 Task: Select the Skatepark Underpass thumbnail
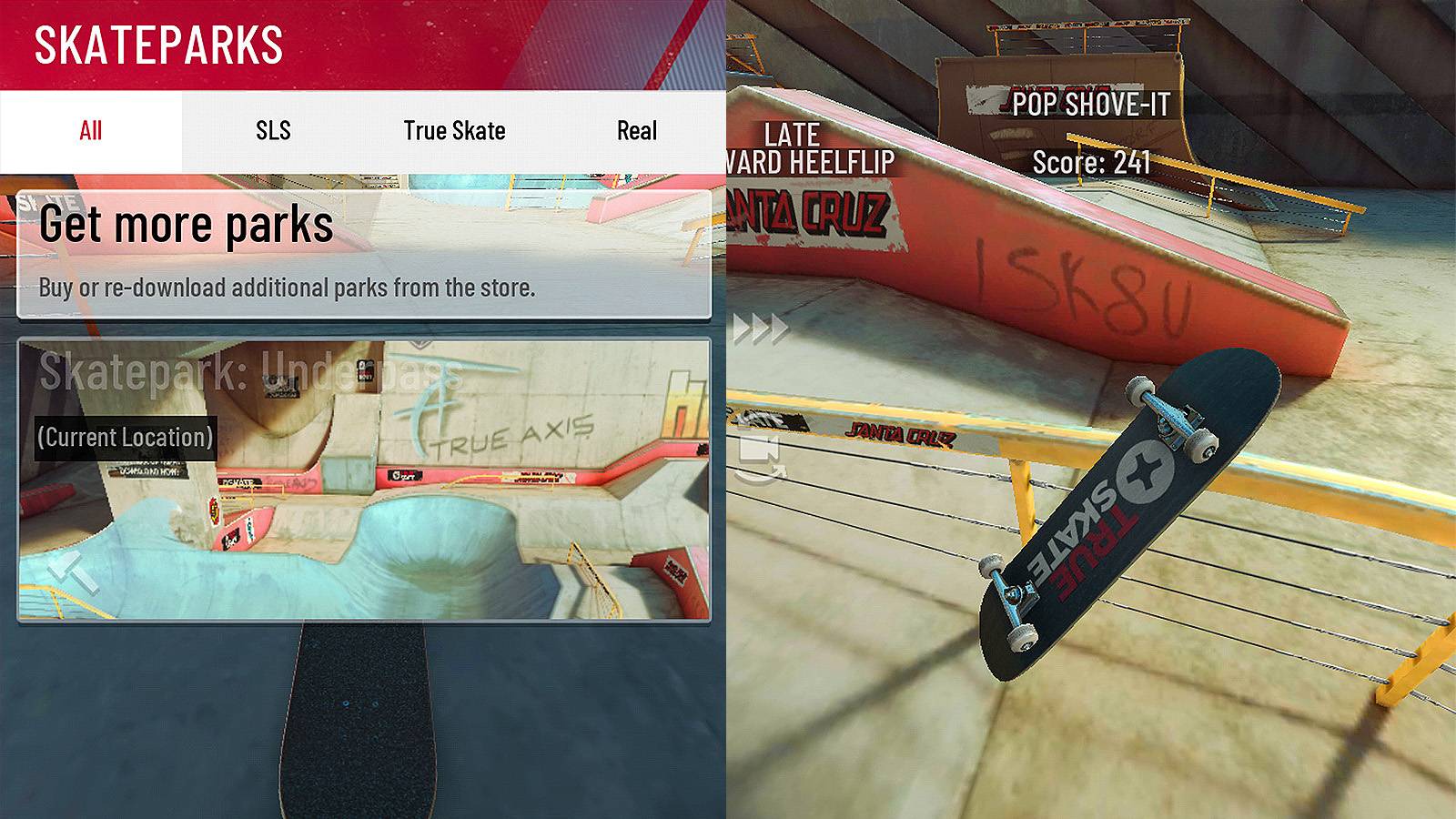(364, 482)
